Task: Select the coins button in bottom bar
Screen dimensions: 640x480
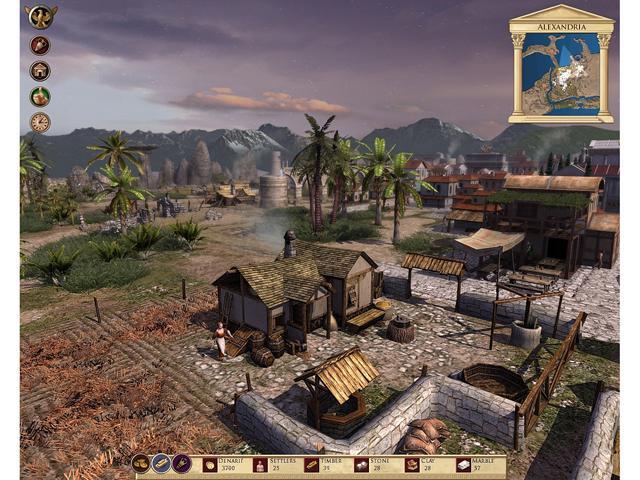Action: (x=141, y=464)
